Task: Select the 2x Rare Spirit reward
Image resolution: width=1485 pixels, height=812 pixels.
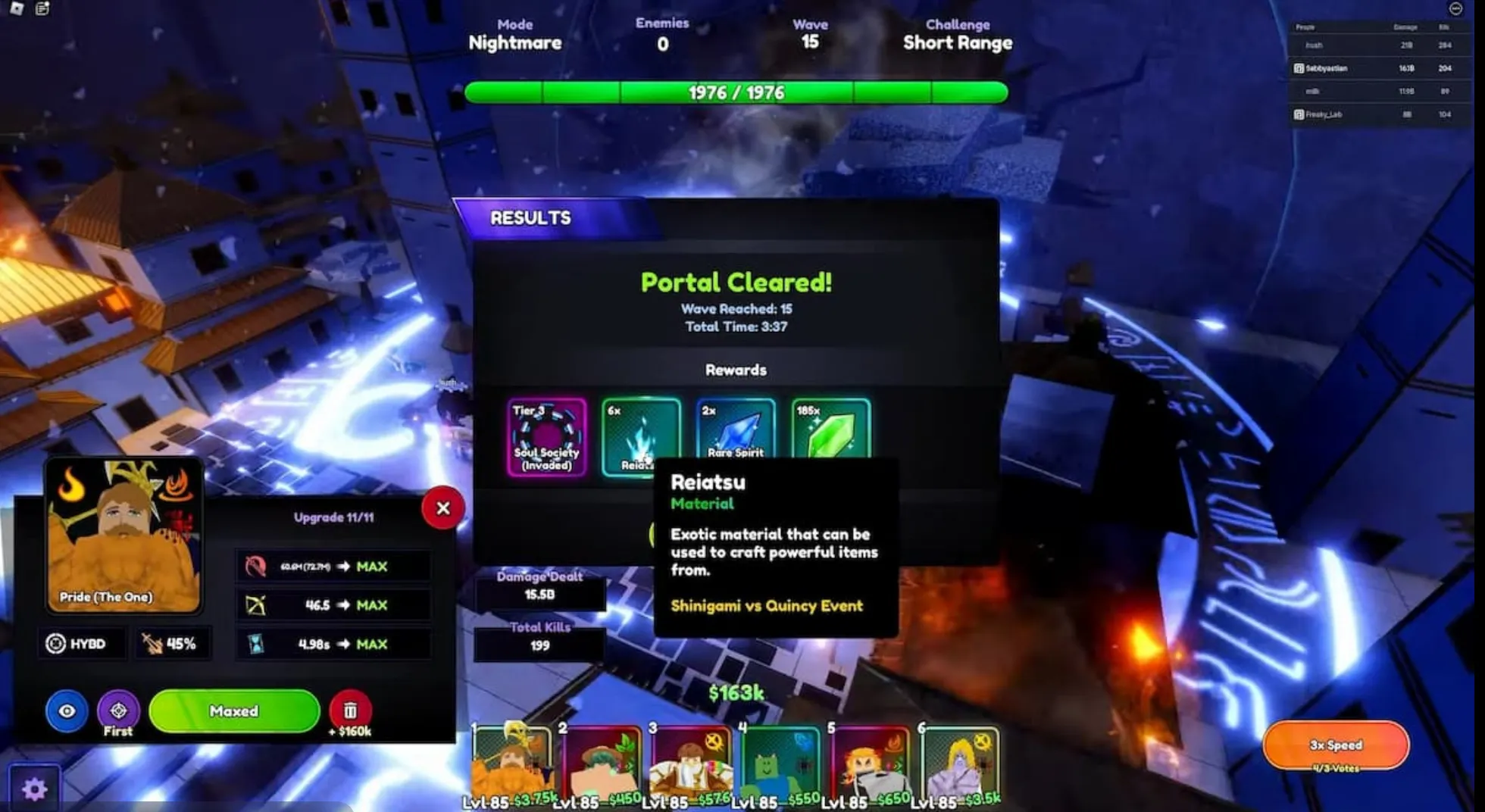Action: (x=735, y=429)
